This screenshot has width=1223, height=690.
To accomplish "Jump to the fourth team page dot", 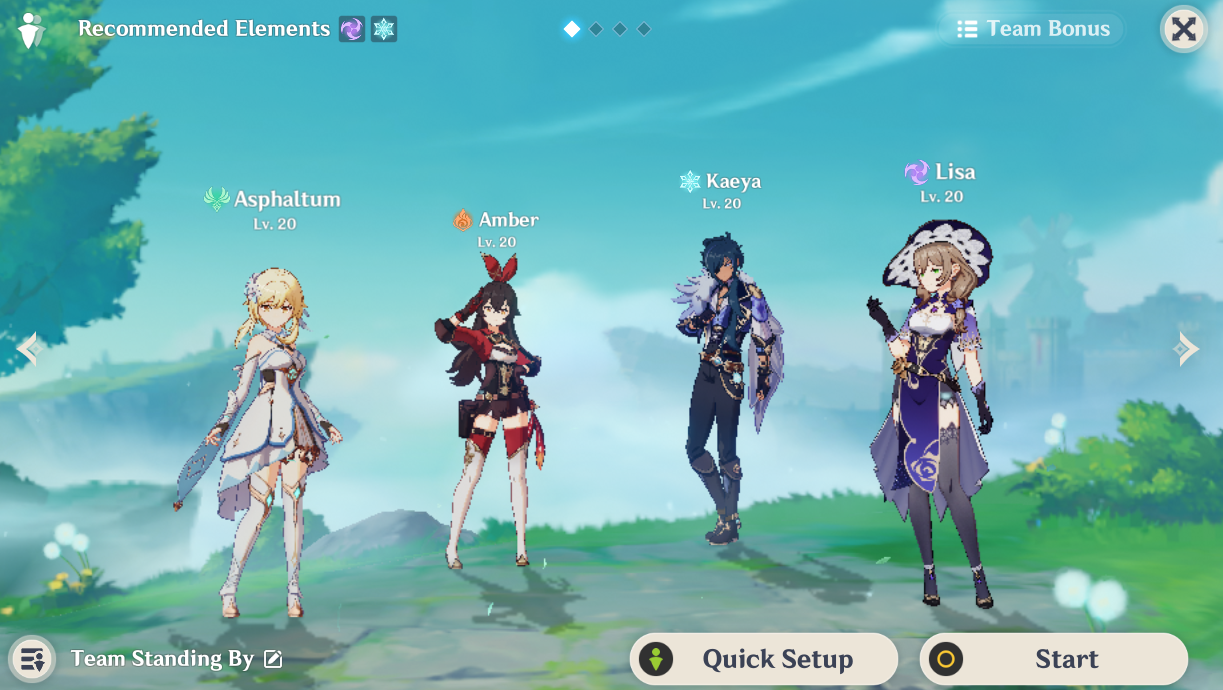I will click(x=644, y=29).
